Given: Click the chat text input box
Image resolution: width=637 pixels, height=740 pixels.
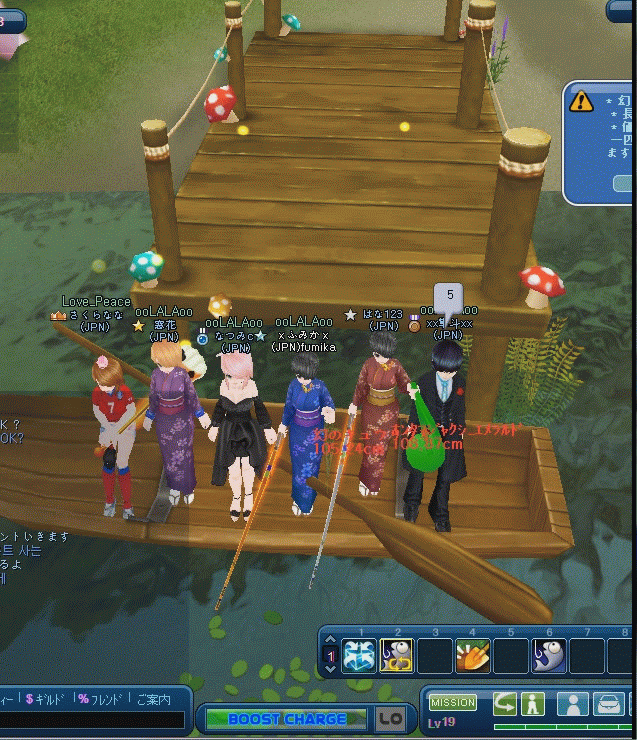Looking at the screenshot, I should click(90, 720).
